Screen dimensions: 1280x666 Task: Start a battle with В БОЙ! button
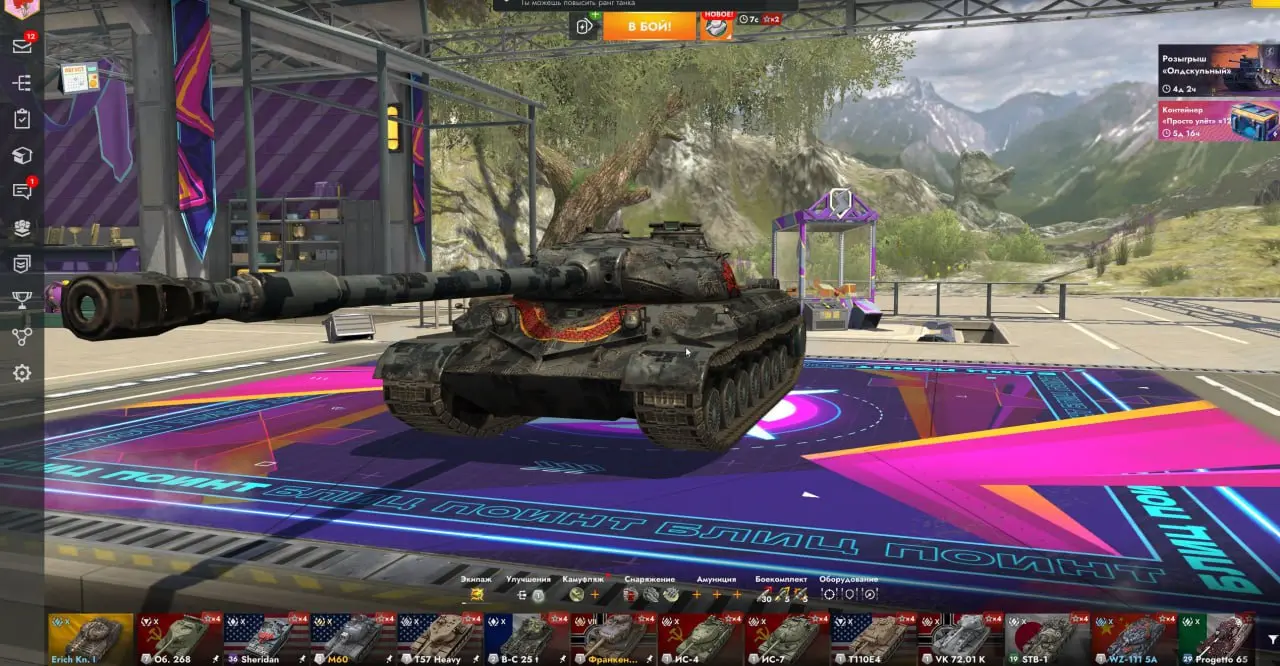(649, 26)
